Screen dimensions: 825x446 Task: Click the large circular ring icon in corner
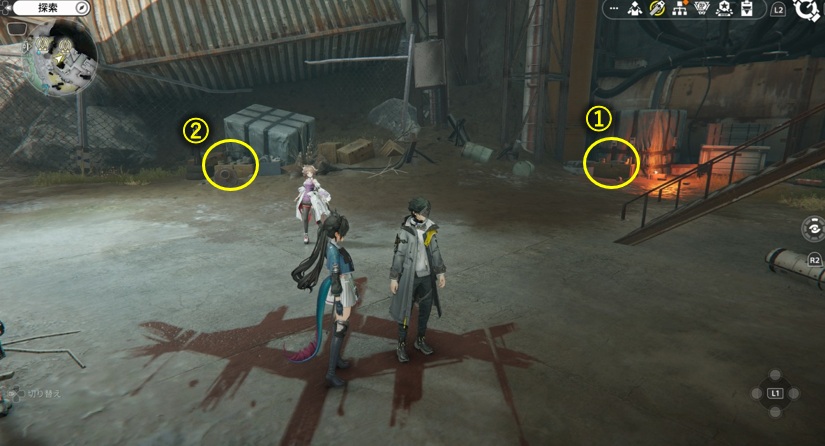808,11
